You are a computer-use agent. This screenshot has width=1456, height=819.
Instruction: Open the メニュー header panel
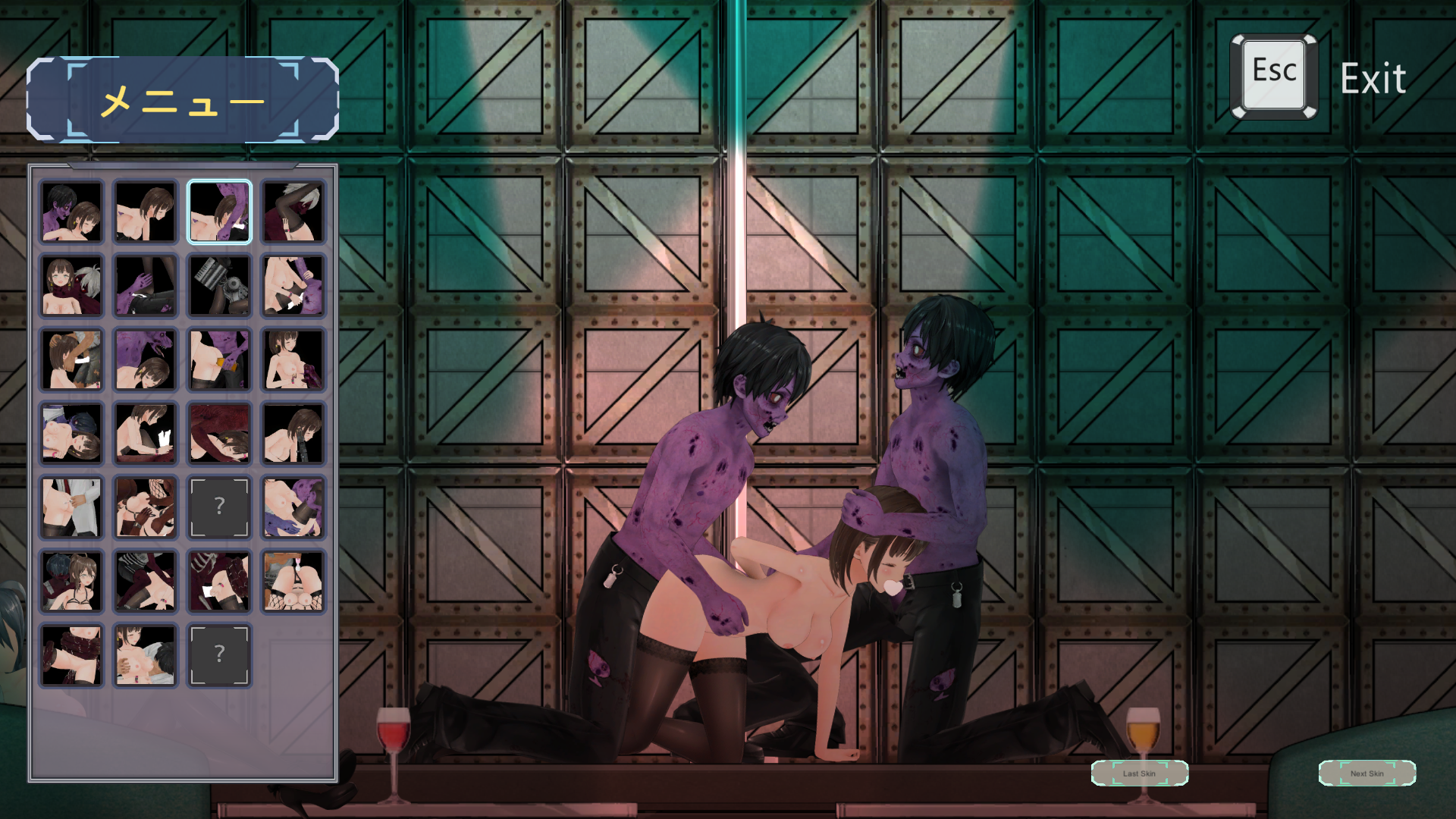[183, 100]
